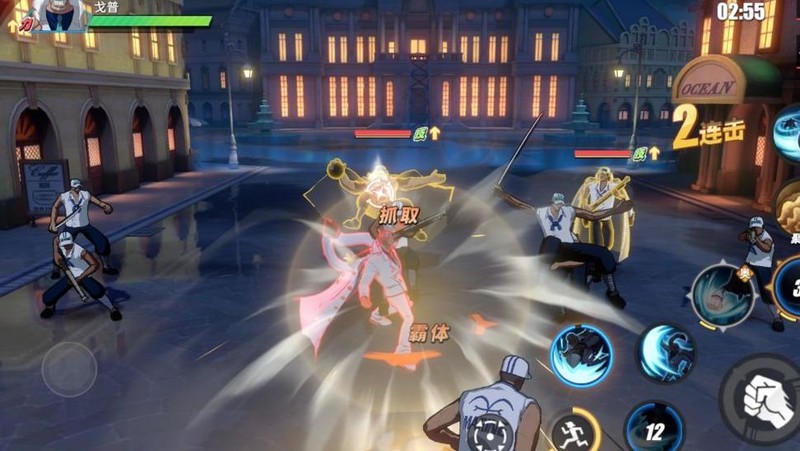Image resolution: width=800 pixels, height=451 pixels.
Task: Use the blue slash skill icon
Action: [667, 354]
